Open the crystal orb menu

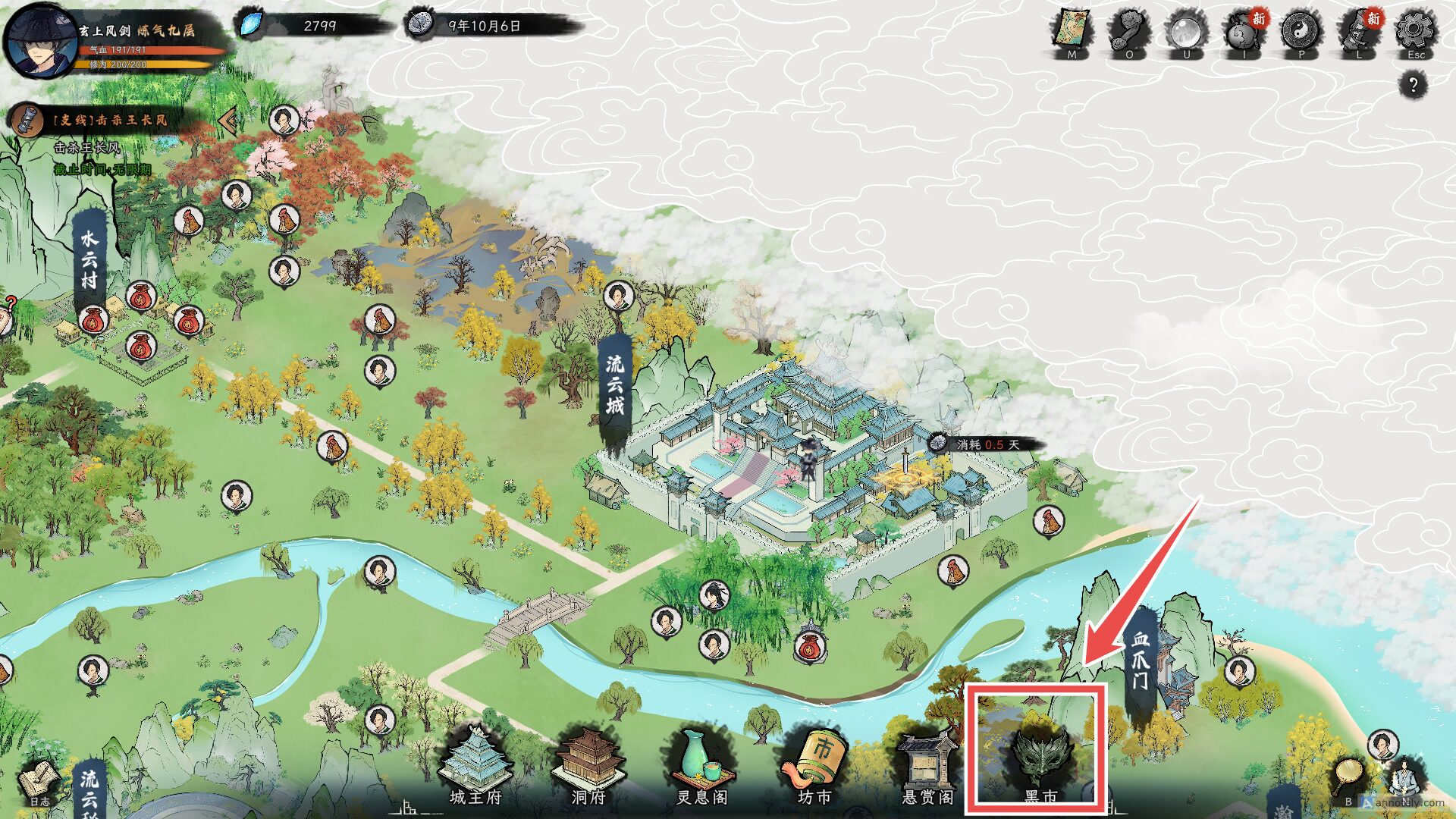tap(1186, 32)
